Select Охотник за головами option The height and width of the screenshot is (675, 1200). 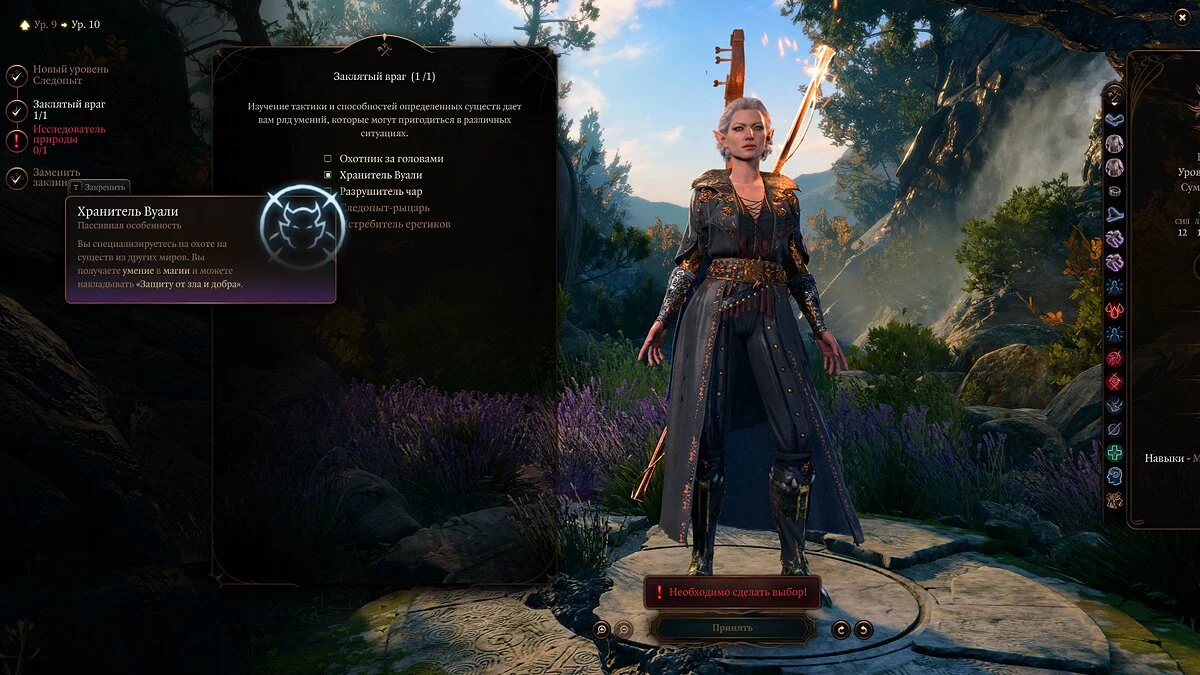pos(327,159)
